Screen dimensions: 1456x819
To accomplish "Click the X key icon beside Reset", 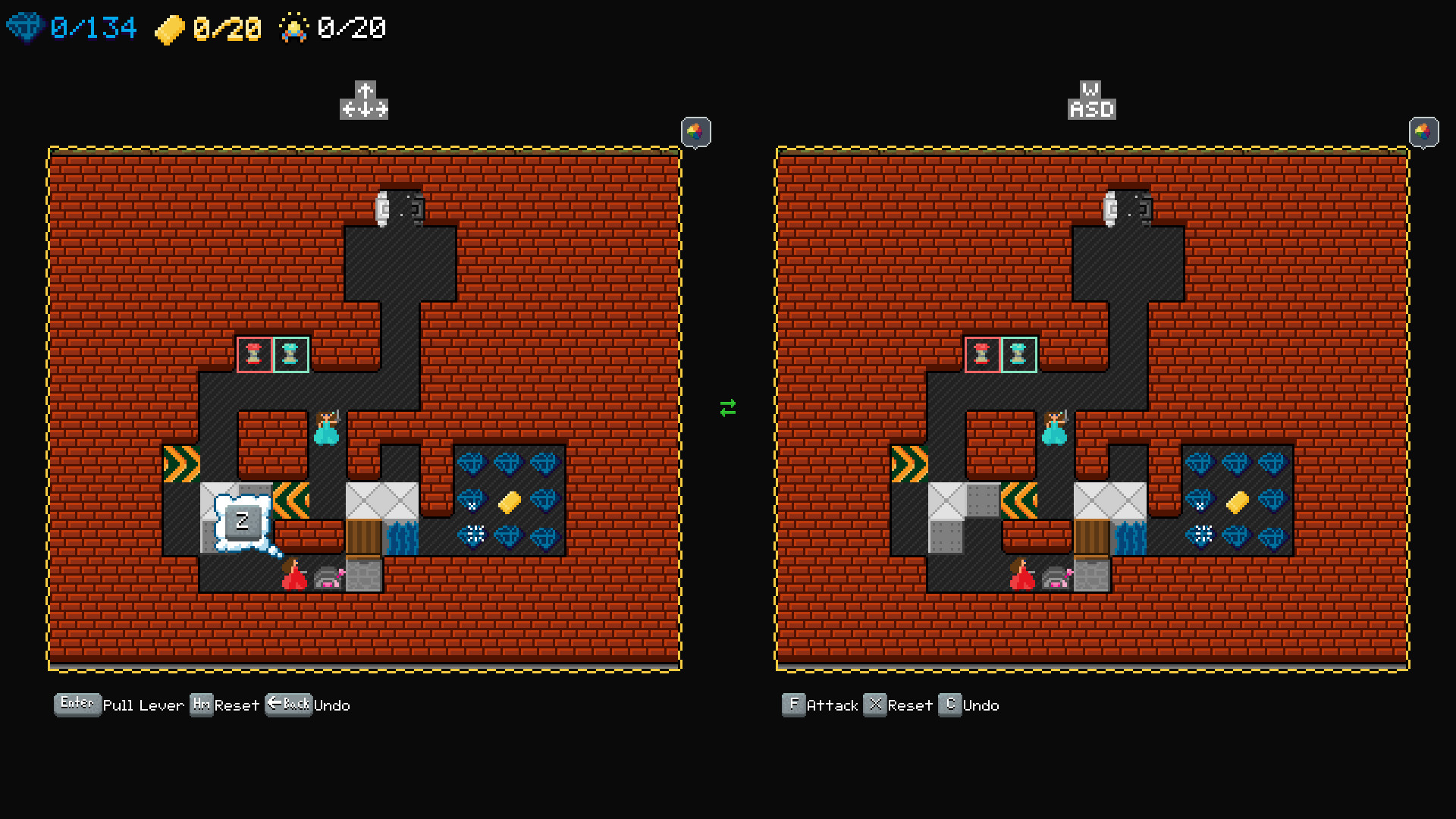I will [x=875, y=704].
